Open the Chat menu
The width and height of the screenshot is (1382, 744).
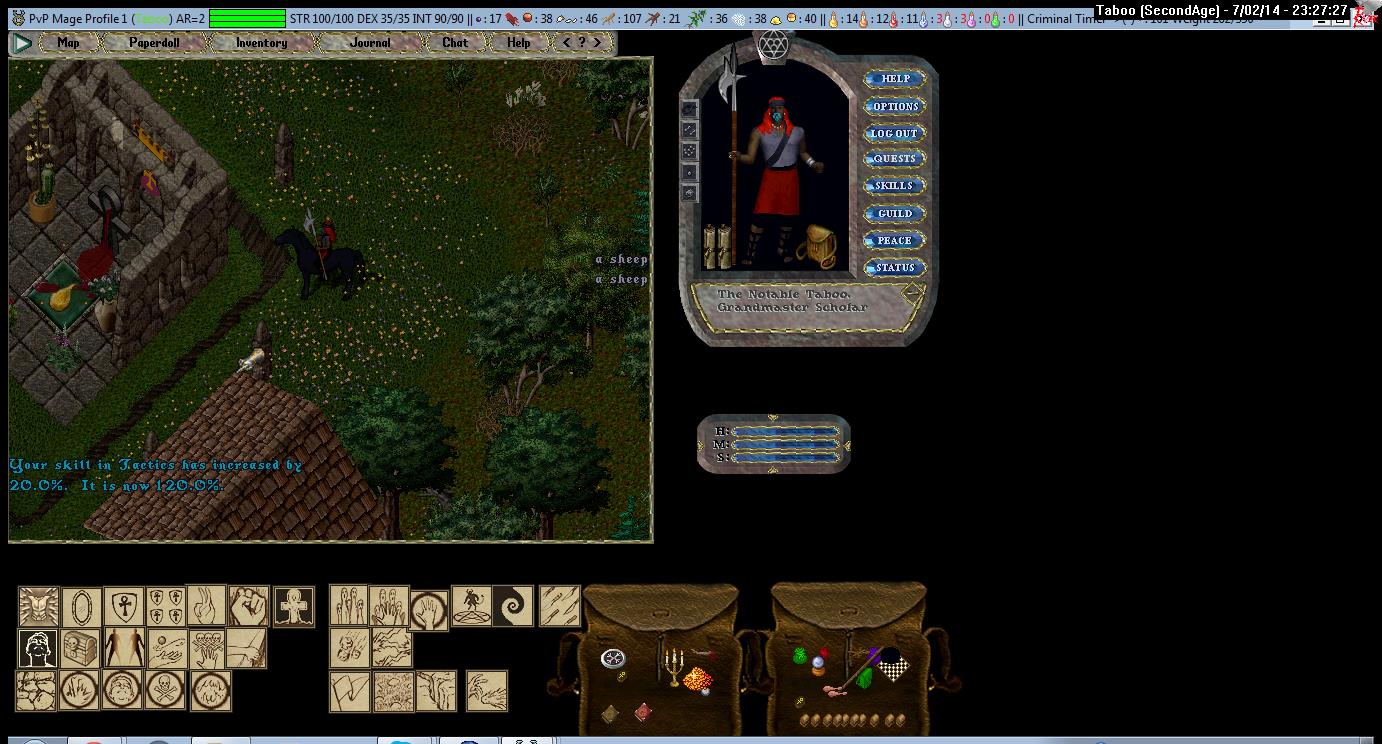click(x=455, y=43)
